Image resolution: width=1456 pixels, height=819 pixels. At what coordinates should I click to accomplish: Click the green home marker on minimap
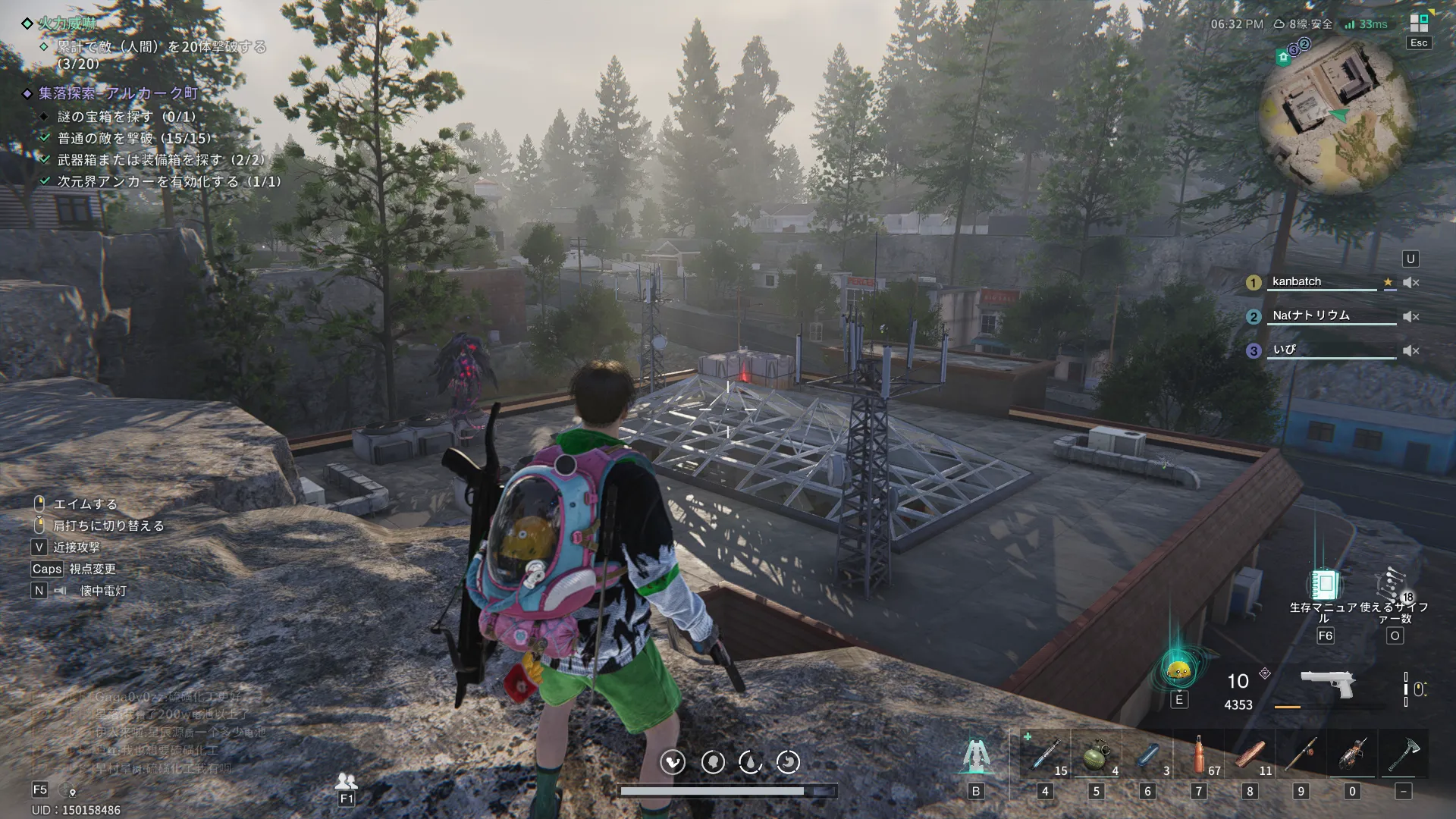[x=1283, y=58]
